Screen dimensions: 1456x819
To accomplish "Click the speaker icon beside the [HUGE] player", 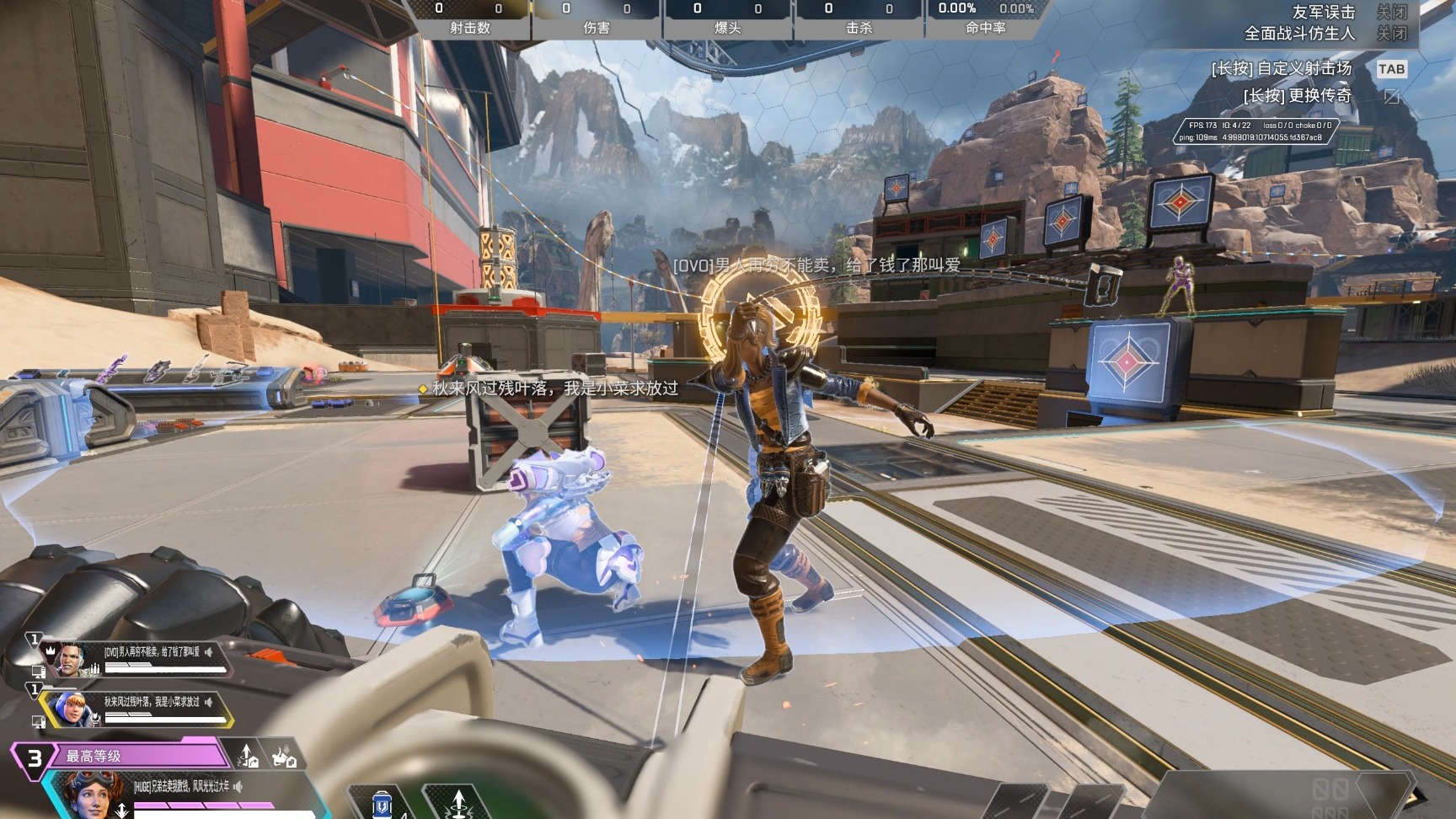I will (238, 787).
